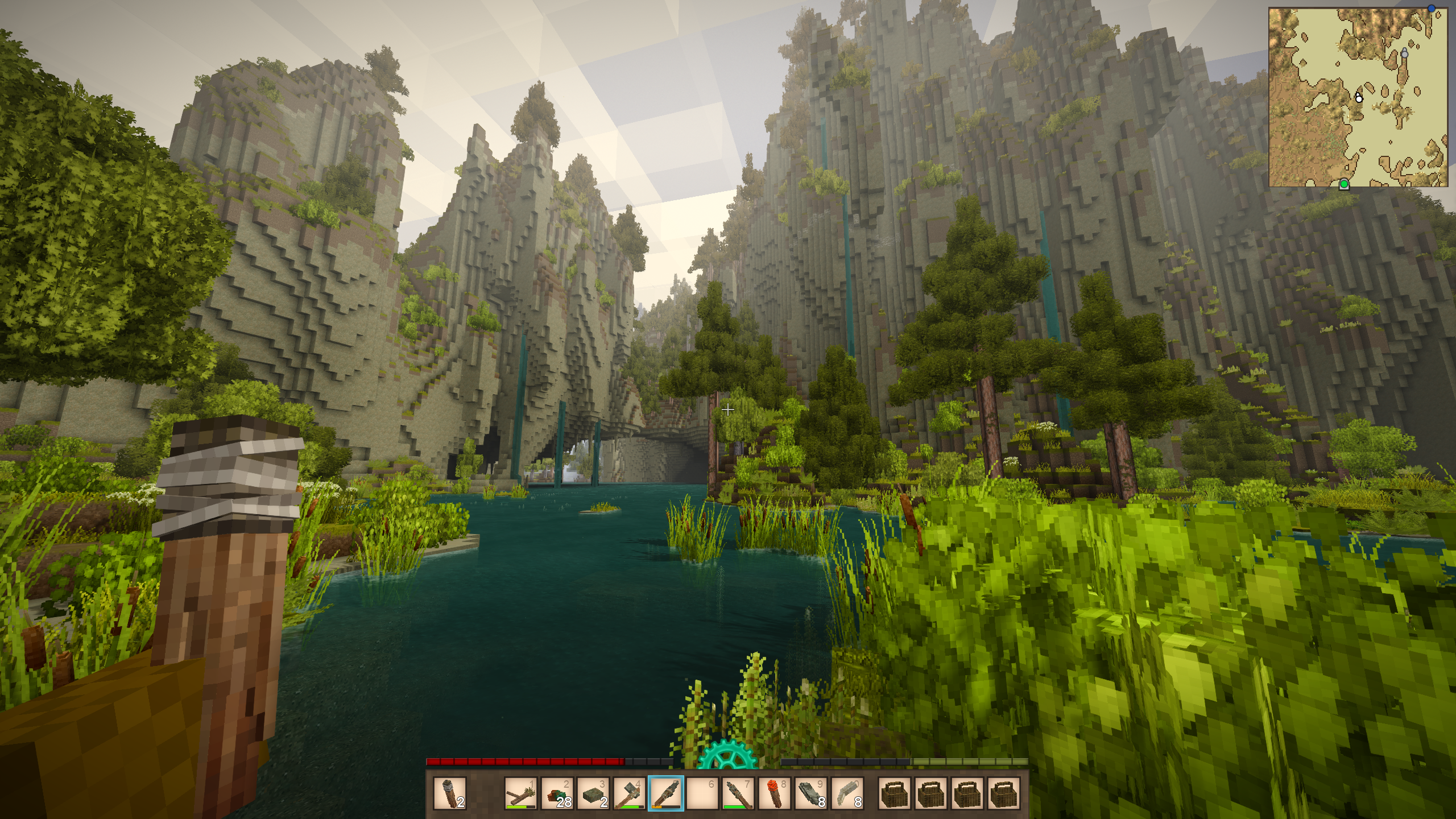The width and height of the screenshot is (1456, 819).
Task: Click the green waypoint marker on minimap
Action: 1344,184
